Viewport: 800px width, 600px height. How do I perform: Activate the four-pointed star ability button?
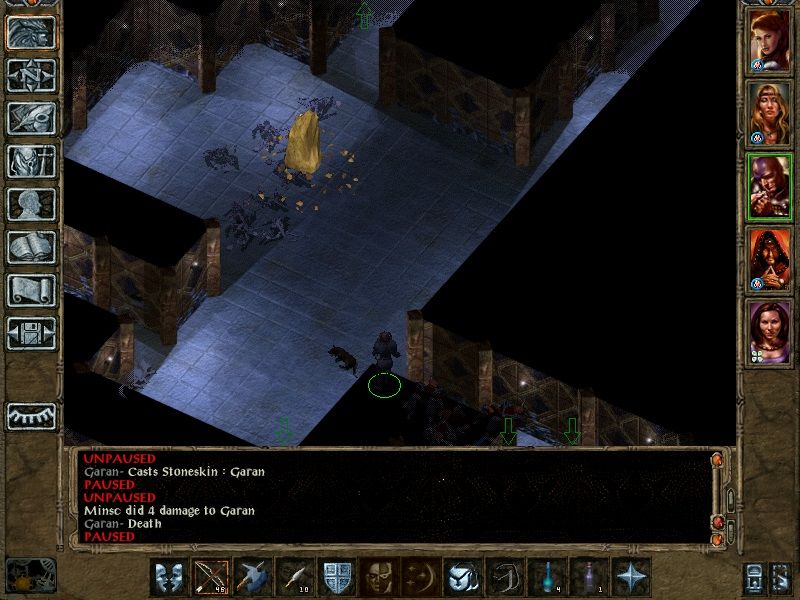(631, 577)
